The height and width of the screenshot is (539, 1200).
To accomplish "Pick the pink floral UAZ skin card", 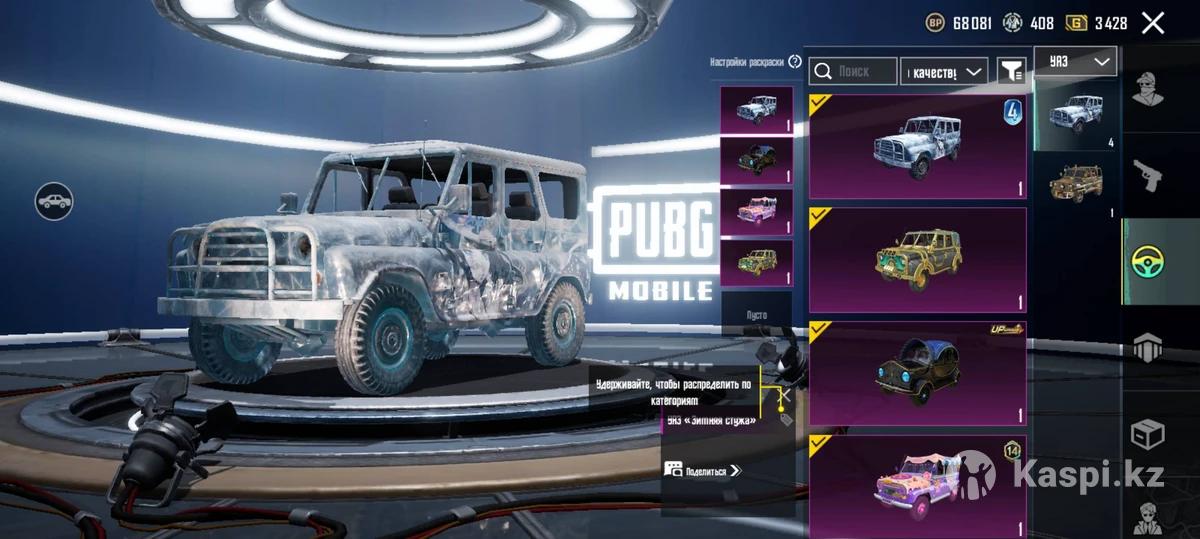I will click(x=917, y=485).
